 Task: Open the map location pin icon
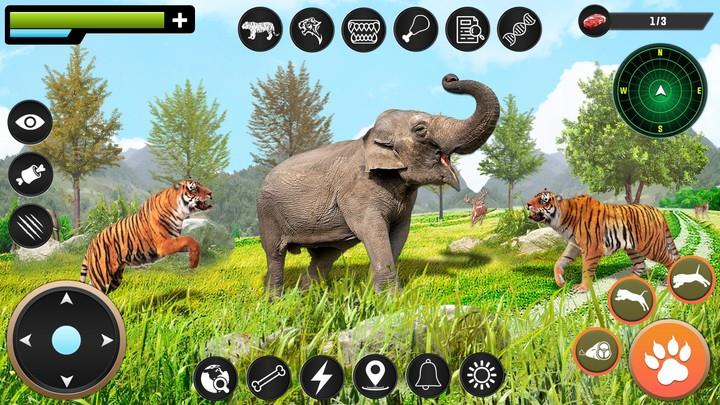click(x=375, y=378)
